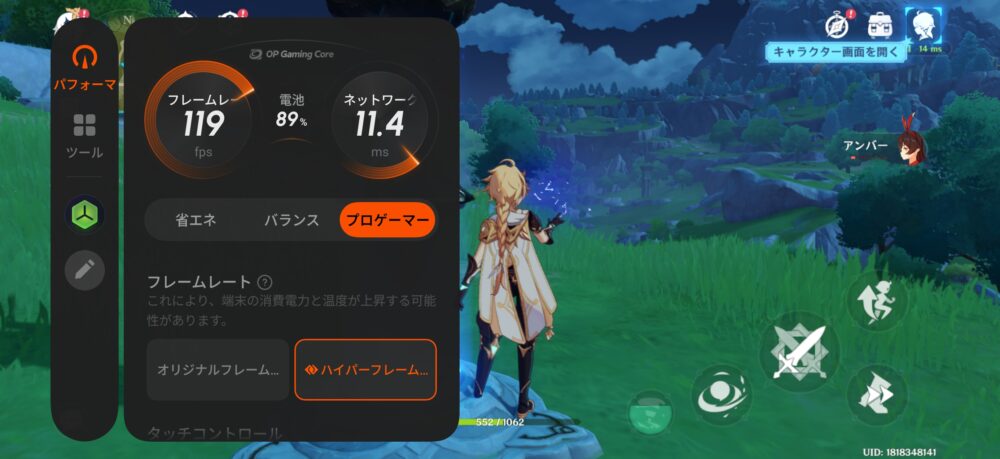Open the compass icon with the red alert
The height and width of the screenshot is (459, 1000).
[837, 24]
